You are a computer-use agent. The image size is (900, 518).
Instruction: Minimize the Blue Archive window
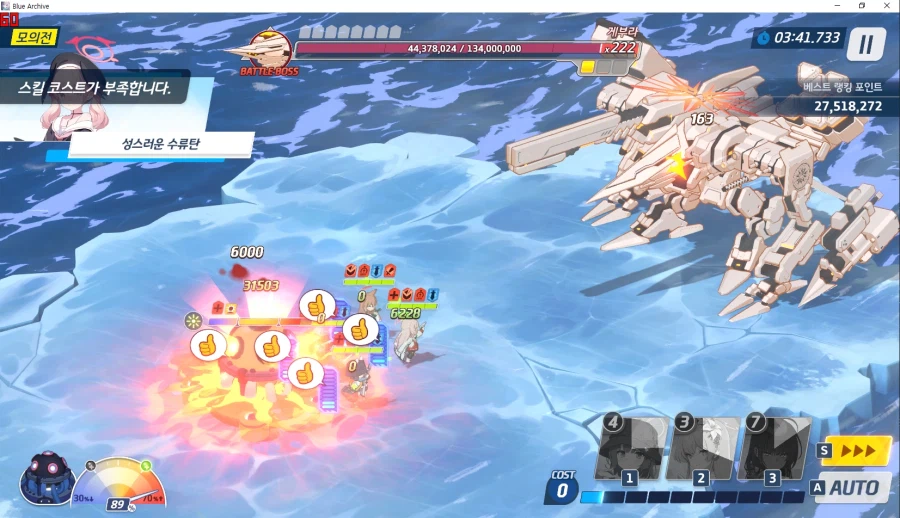(x=836, y=6)
